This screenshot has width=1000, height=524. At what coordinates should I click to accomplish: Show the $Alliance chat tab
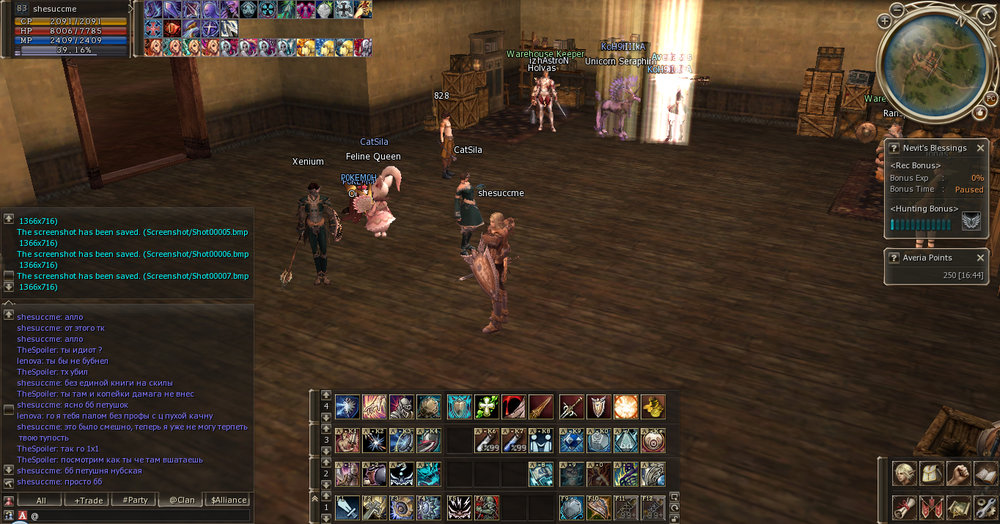pos(228,499)
